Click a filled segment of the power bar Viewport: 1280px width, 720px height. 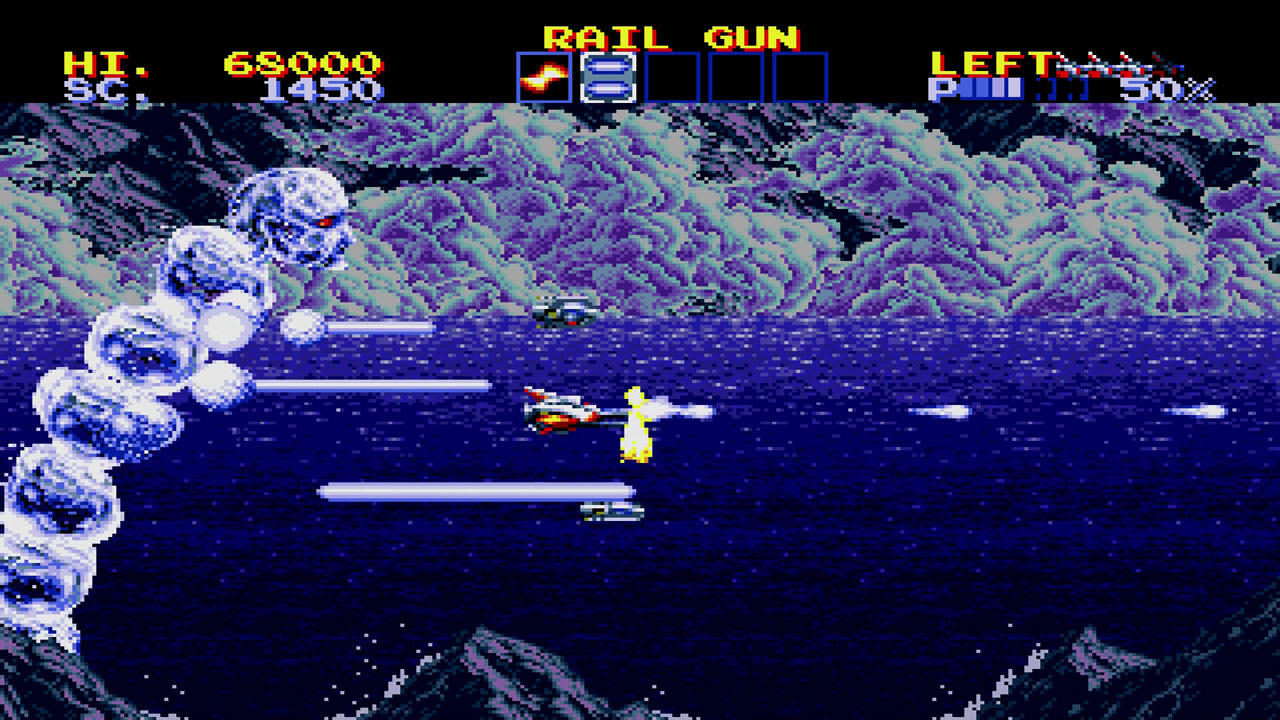click(985, 89)
